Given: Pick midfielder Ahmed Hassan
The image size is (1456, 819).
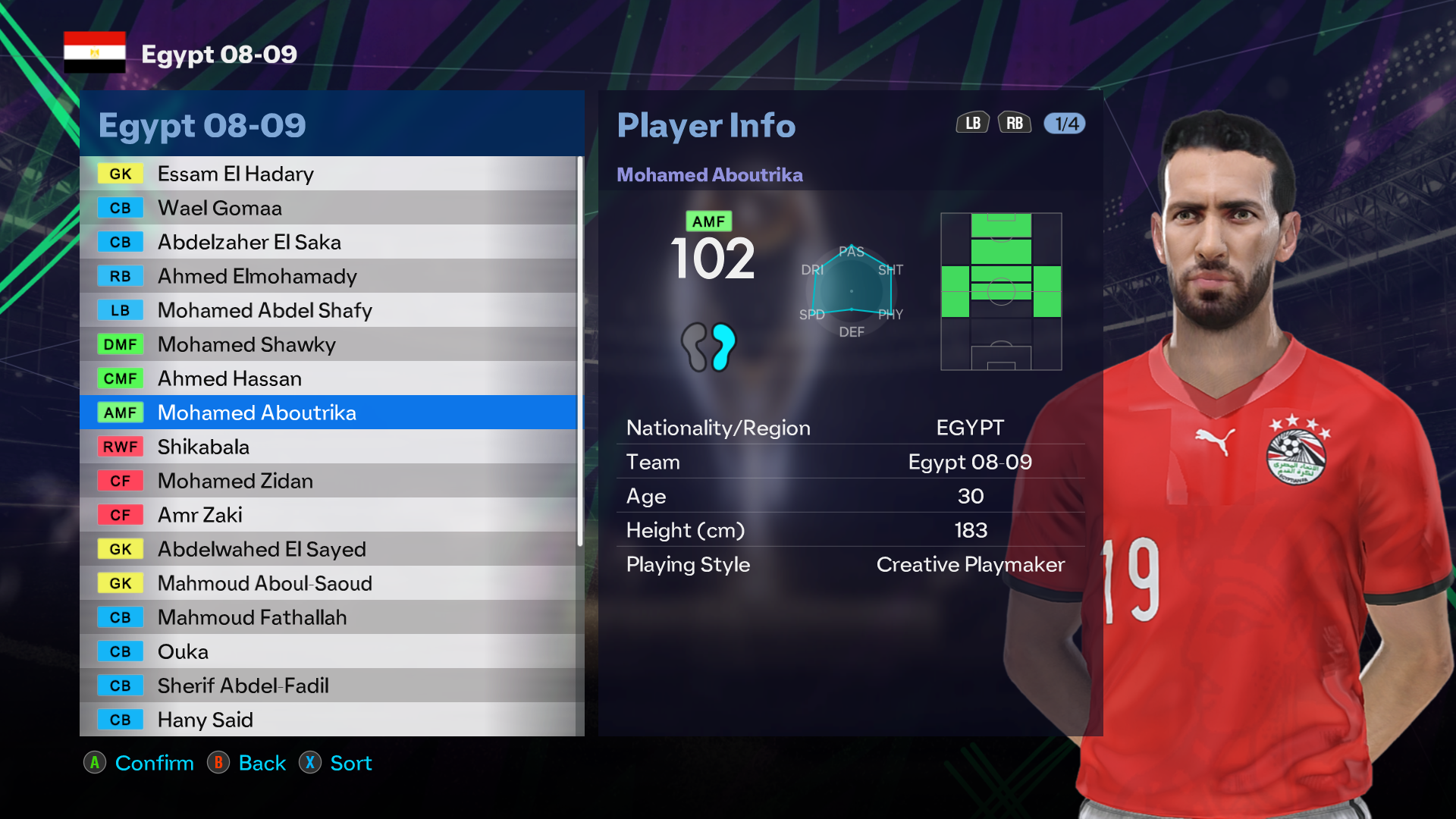Looking at the screenshot, I should tap(328, 378).
